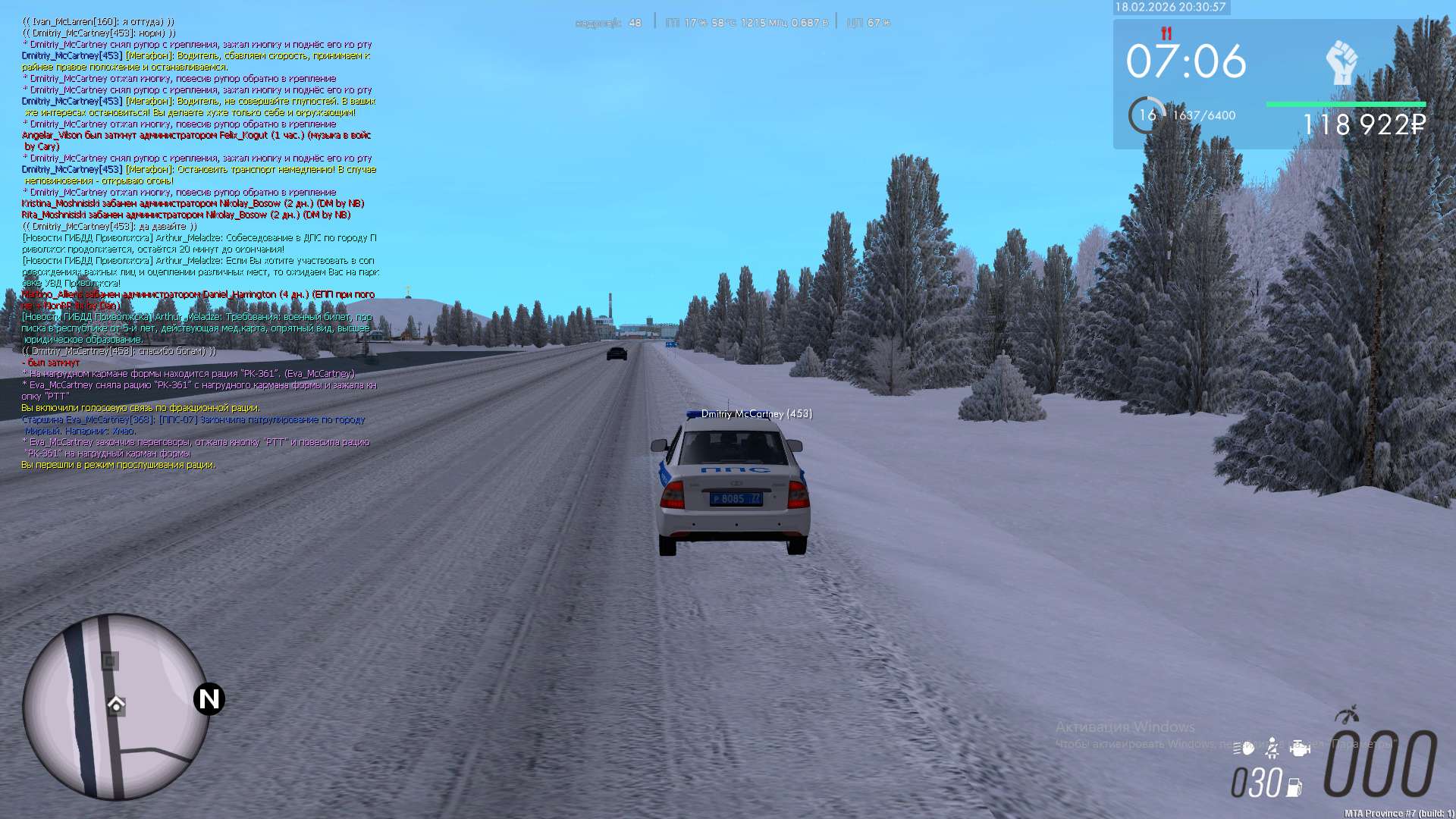Click the seatbelt indicator icon
The image size is (1456, 819).
[1272, 748]
